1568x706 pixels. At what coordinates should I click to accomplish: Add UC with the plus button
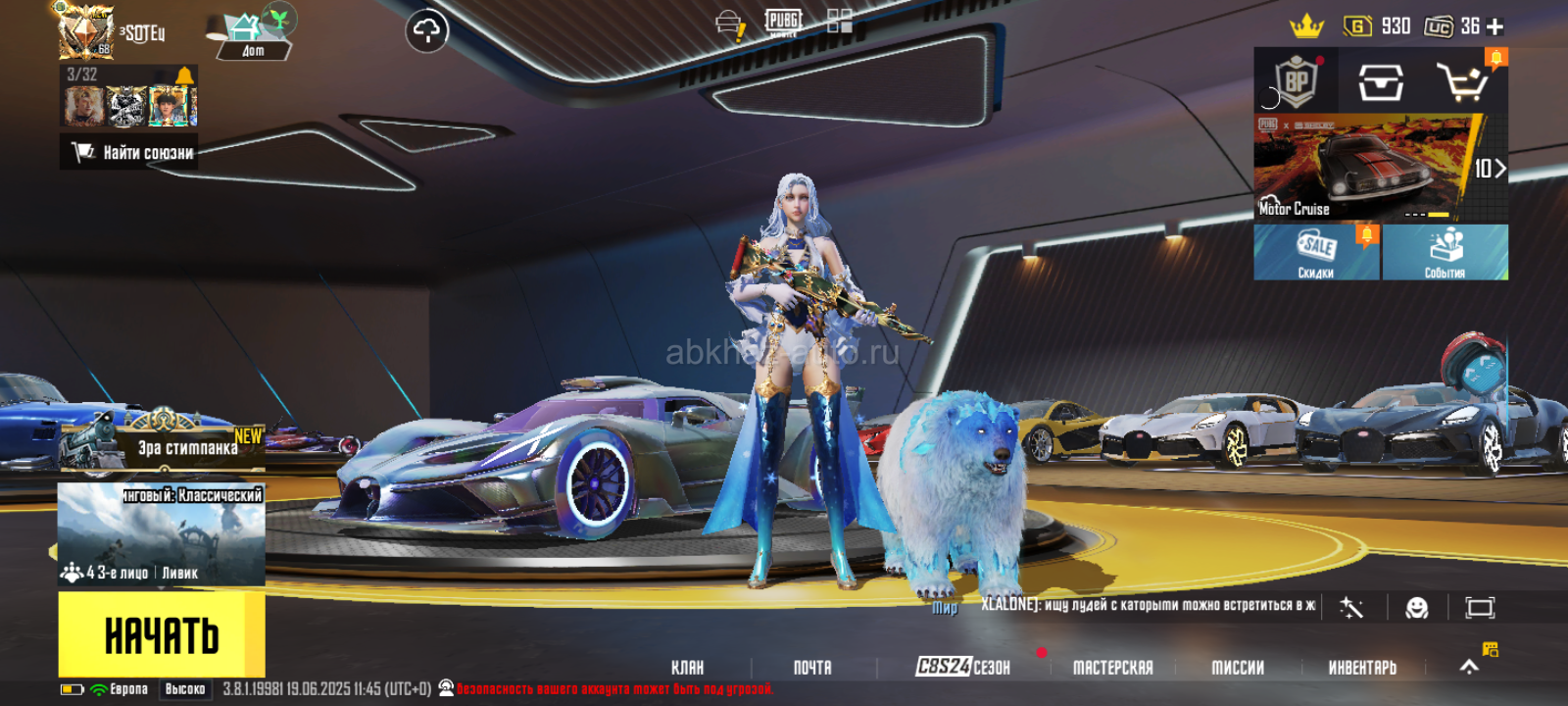(1494, 26)
